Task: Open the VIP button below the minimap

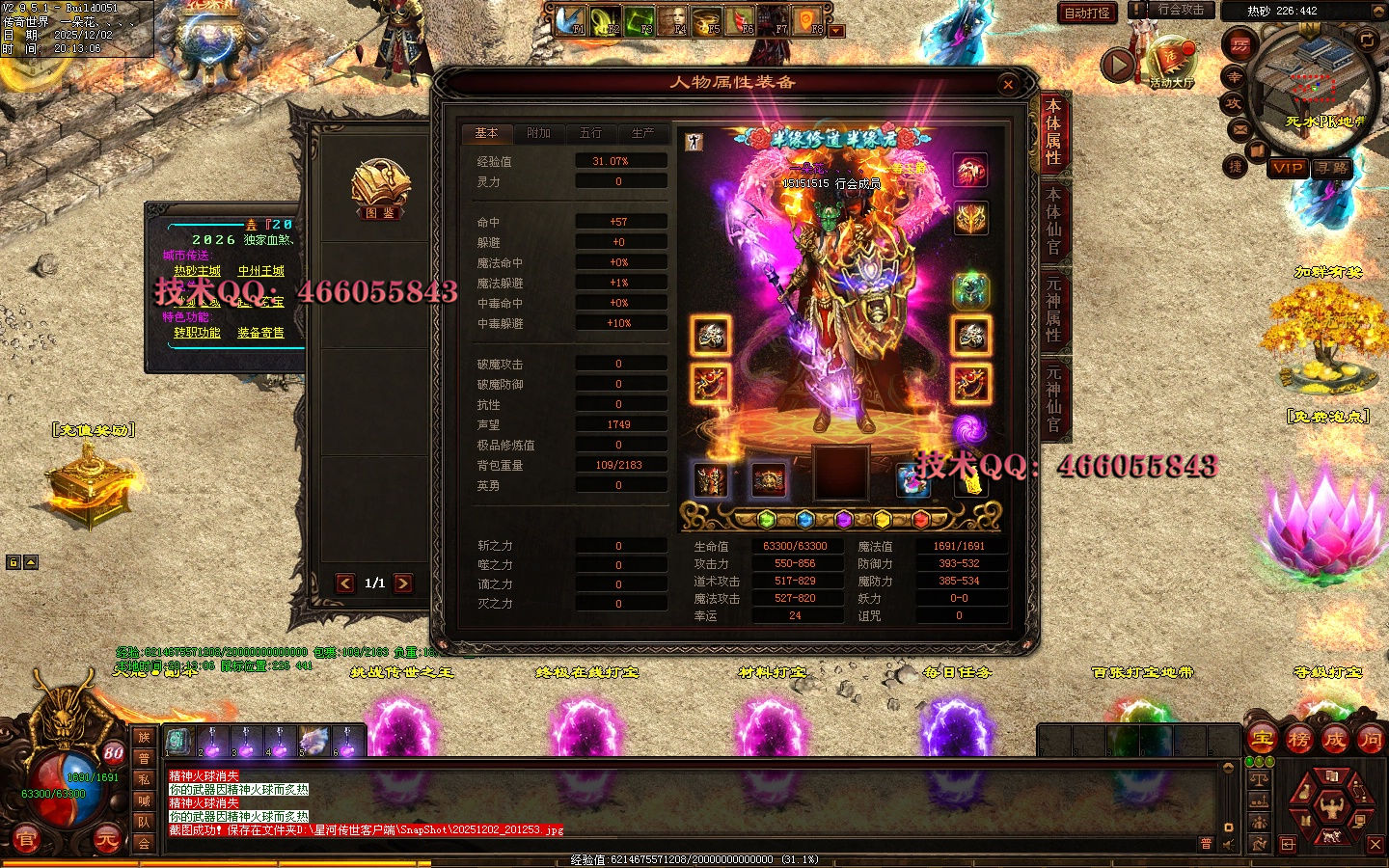Action: 1288,168
